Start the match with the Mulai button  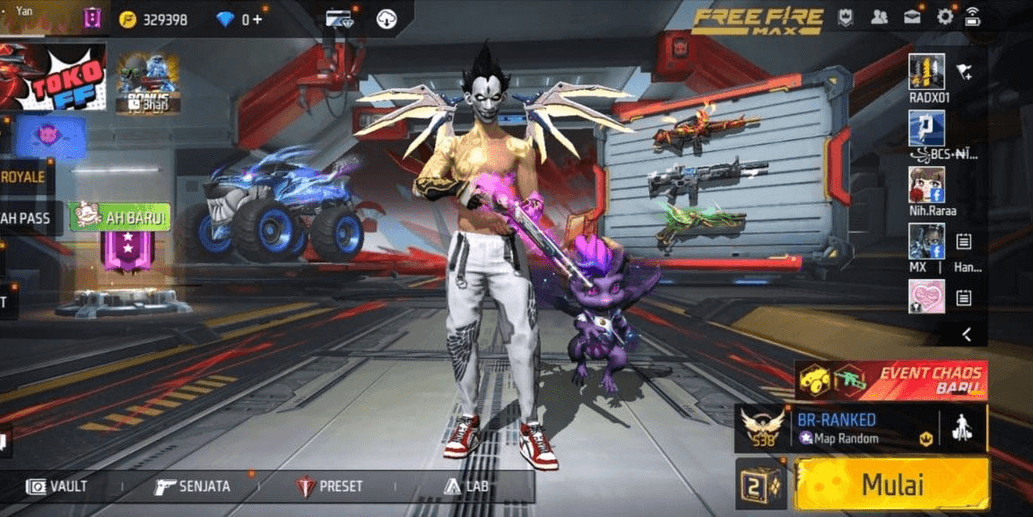[x=892, y=484]
